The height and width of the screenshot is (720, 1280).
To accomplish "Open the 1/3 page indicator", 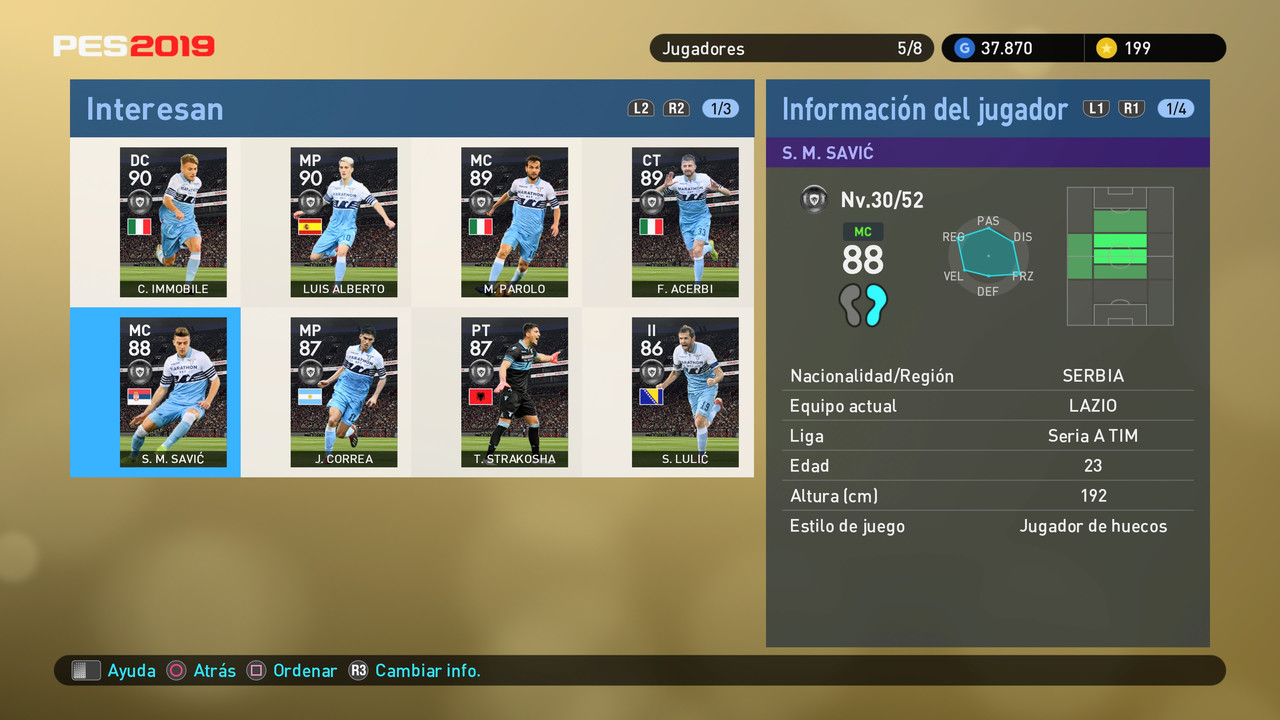I will coord(720,108).
